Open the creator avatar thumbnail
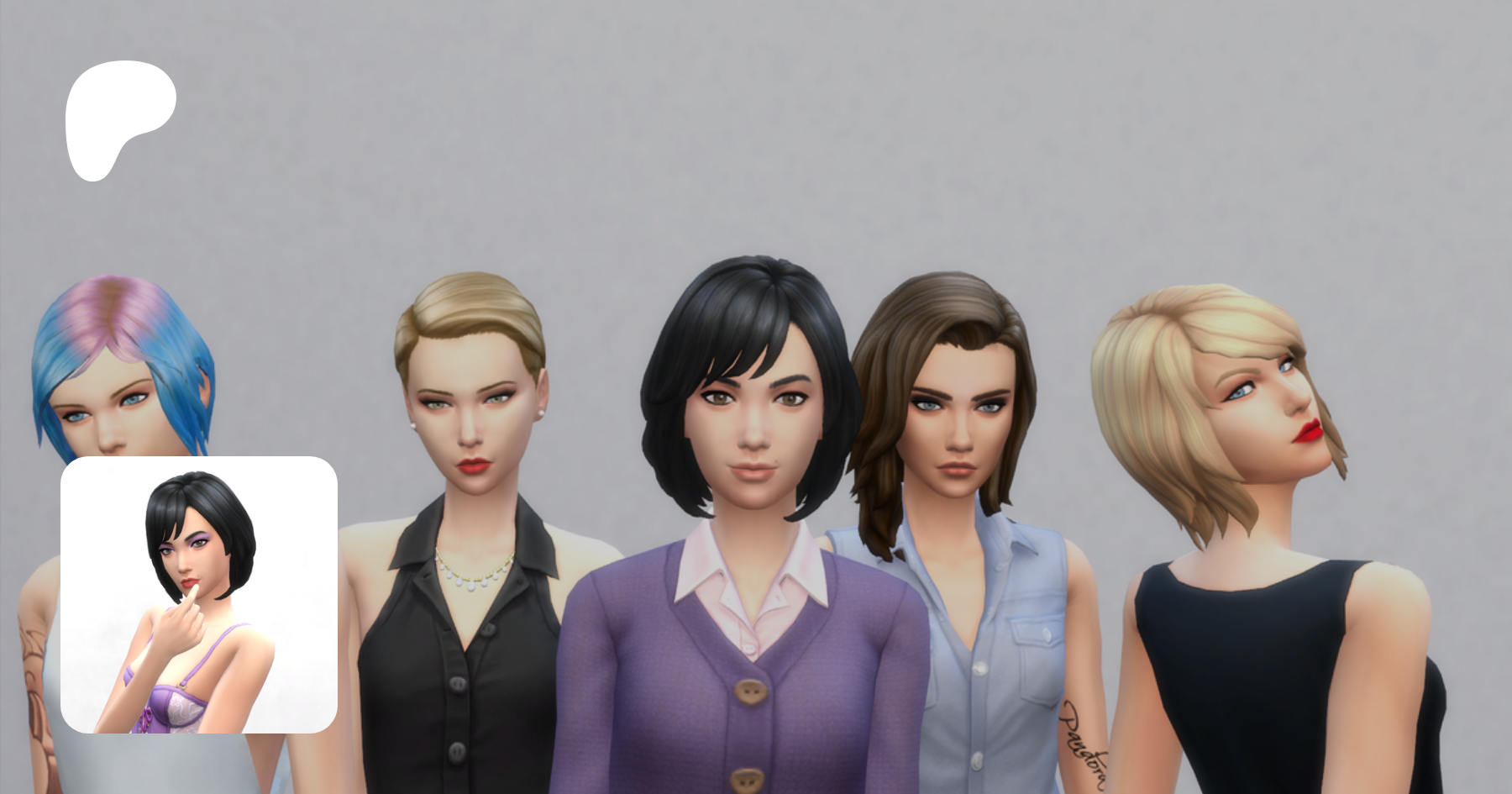This screenshot has width=1512, height=794. point(199,595)
